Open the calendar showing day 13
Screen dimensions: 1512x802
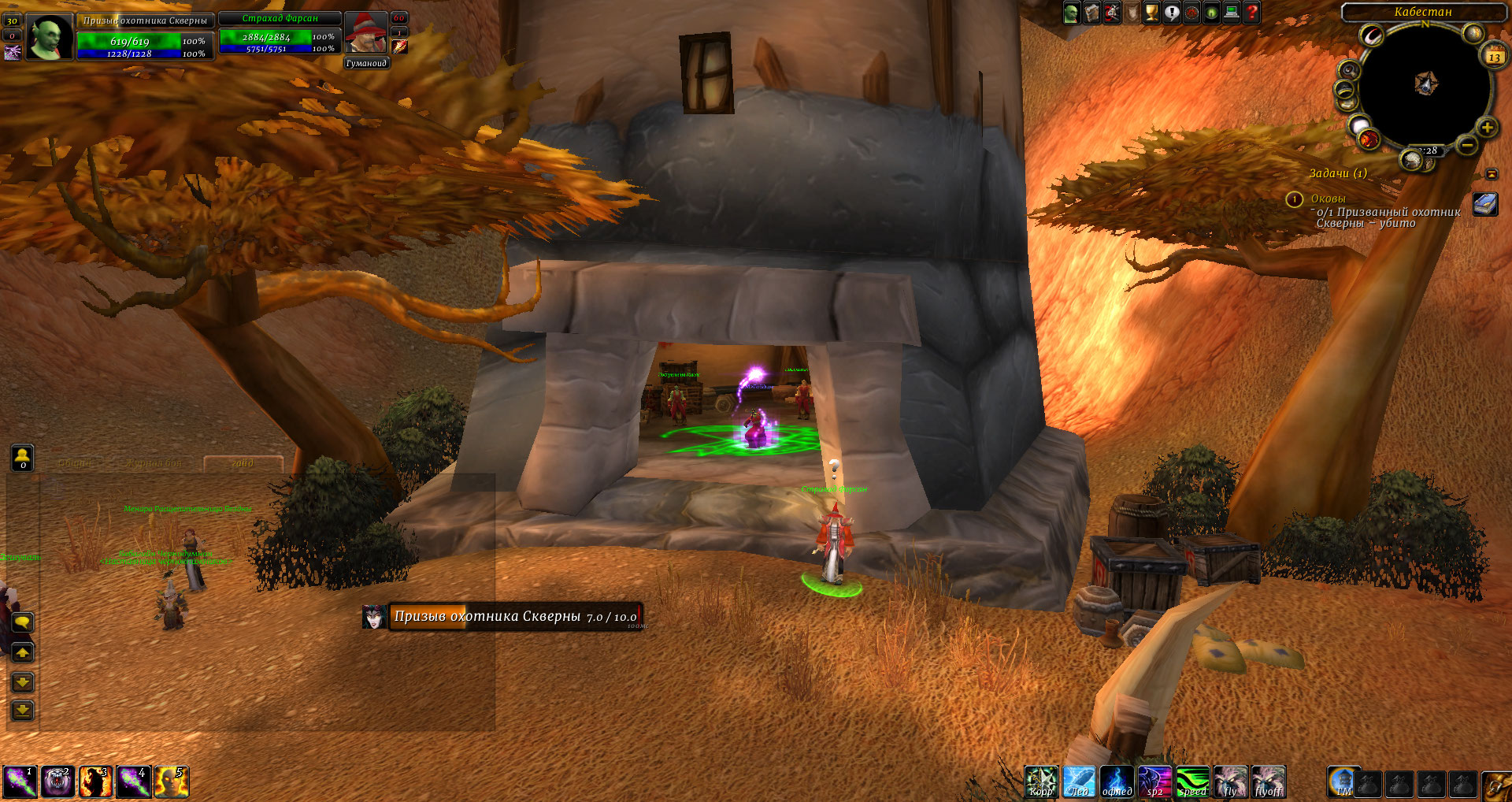tap(1494, 56)
